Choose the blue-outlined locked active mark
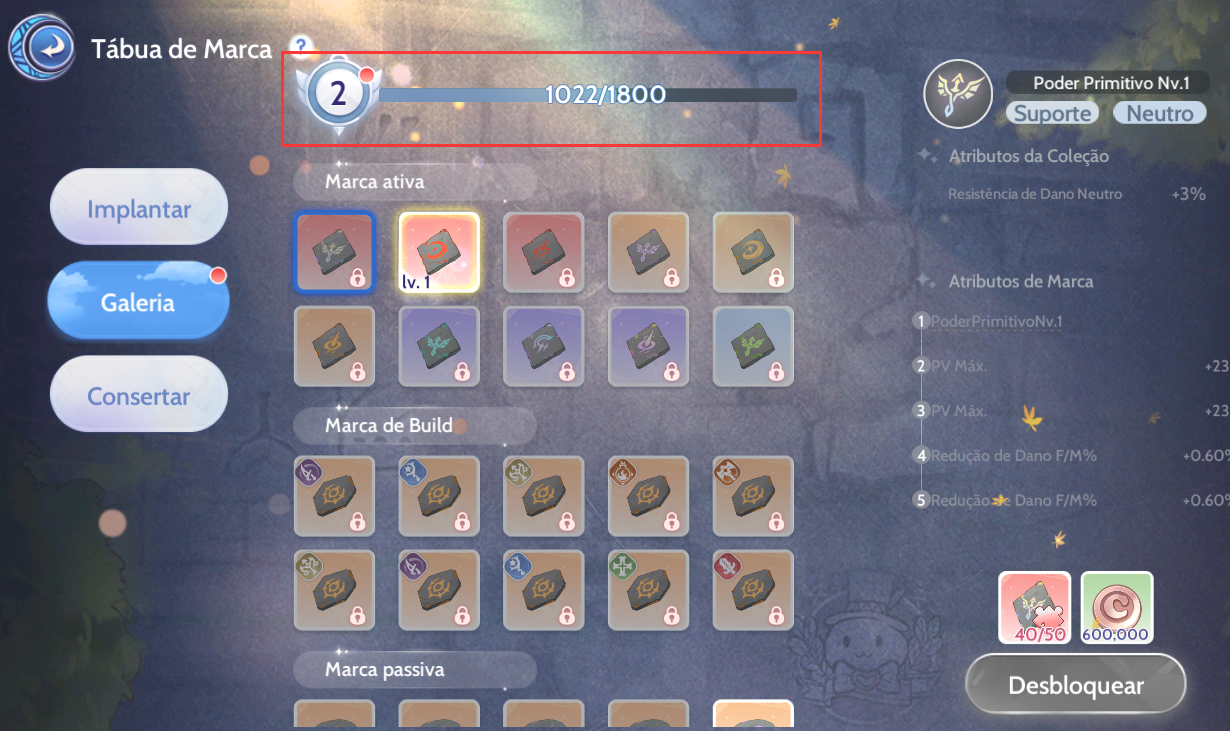 coord(334,252)
